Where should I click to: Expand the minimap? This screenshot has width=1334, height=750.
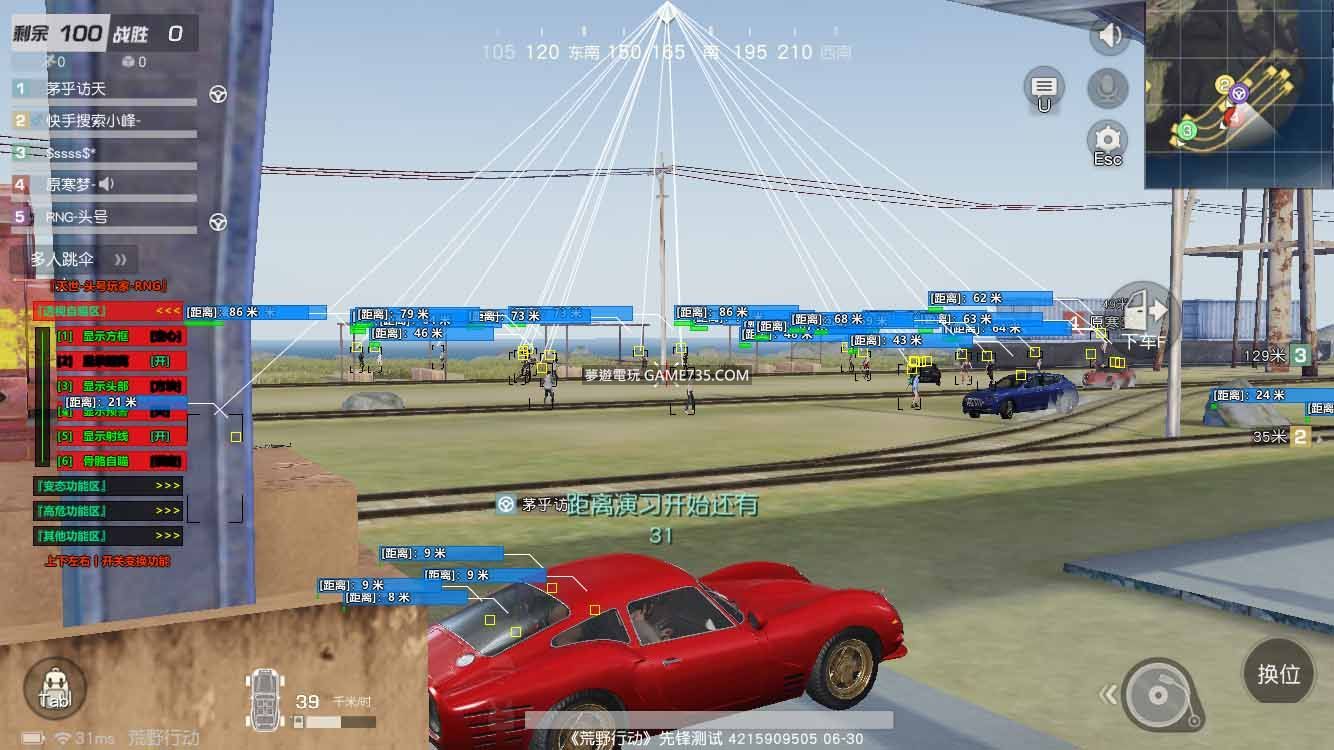(1239, 94)
